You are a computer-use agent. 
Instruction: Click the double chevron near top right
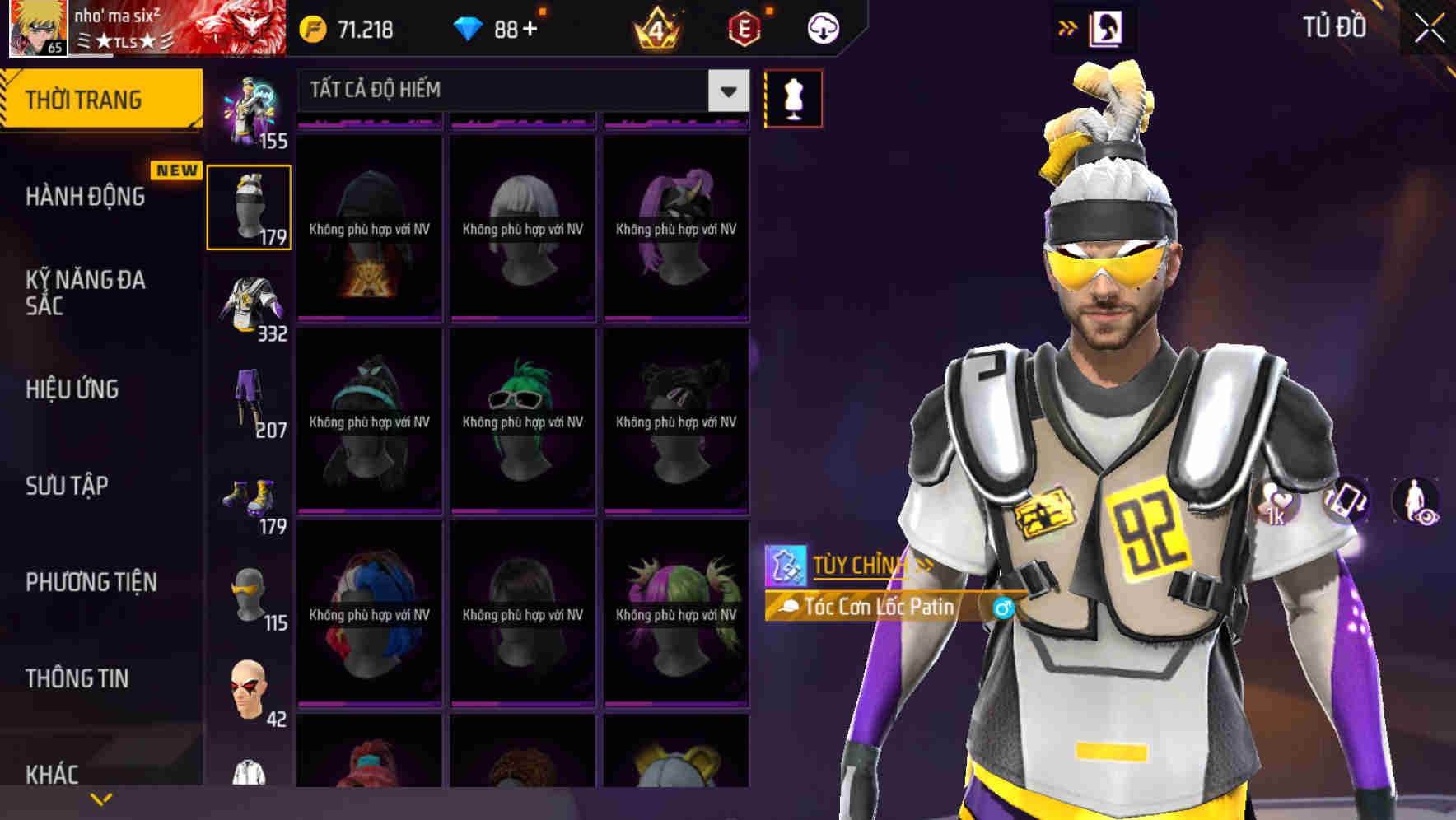point(1066,27)
